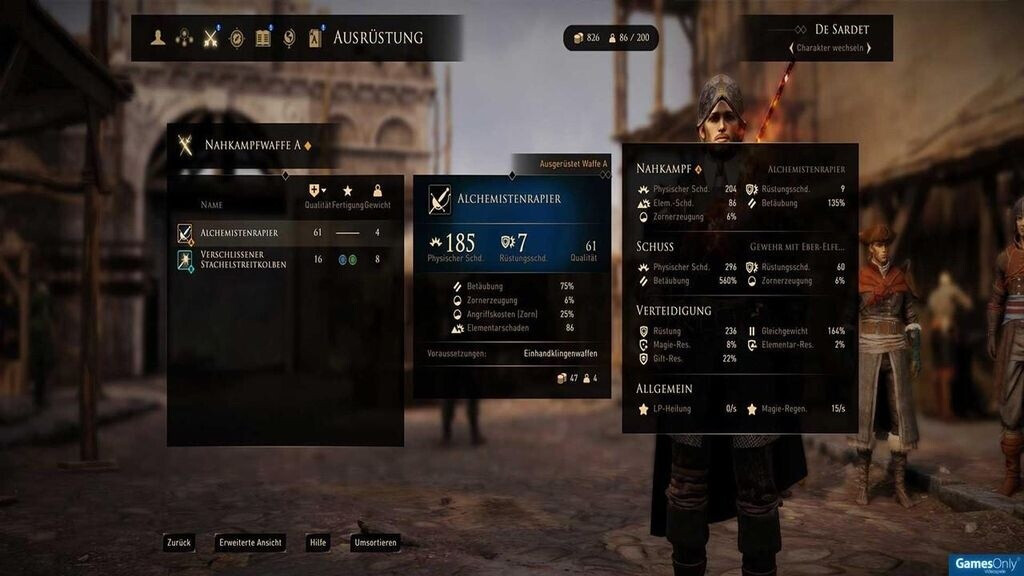Sort list by Fertigung star column
This screenshot has height=576, width=1024.
tap(348, 191)
